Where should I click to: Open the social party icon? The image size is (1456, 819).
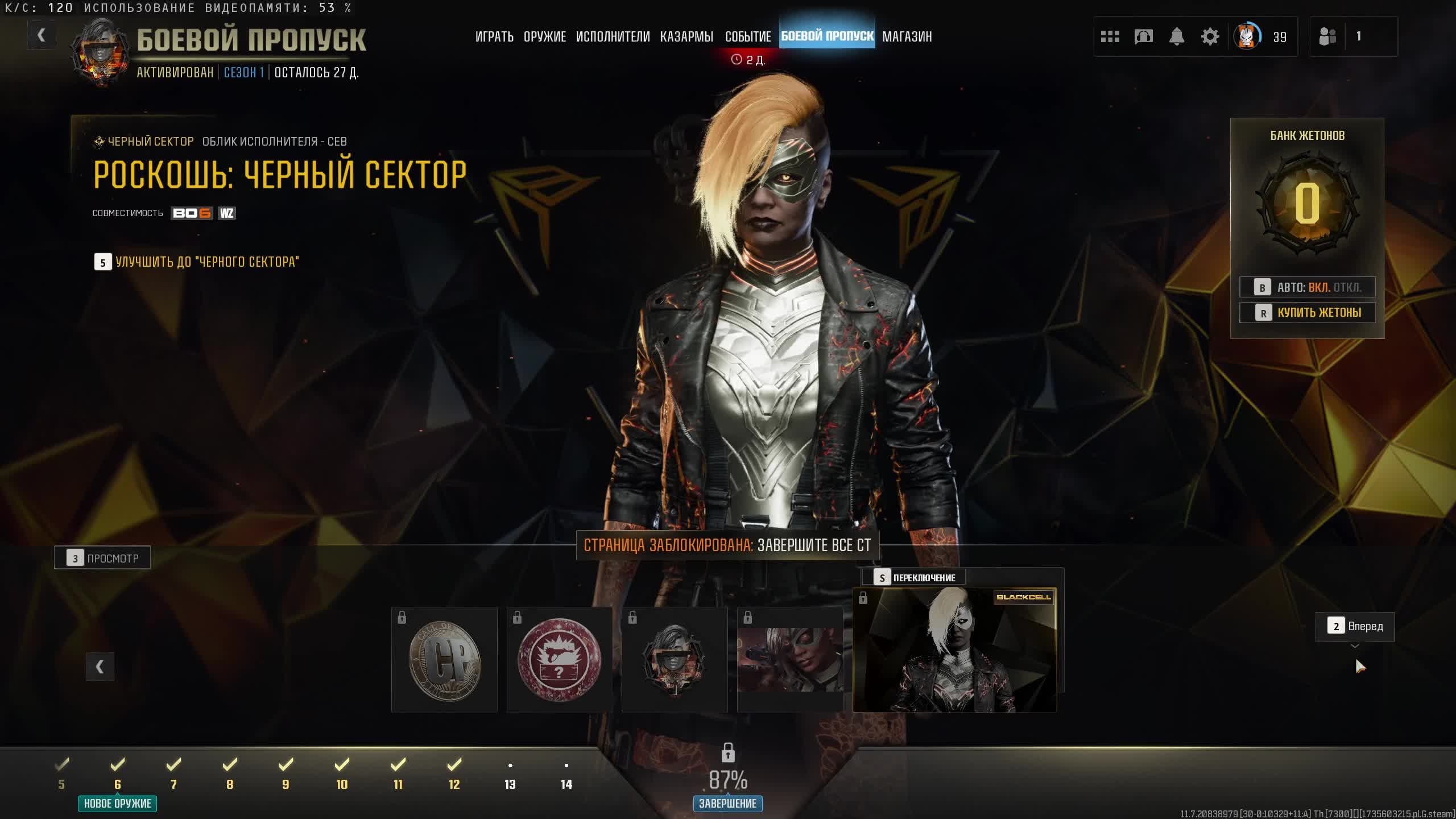click(x=1327, y=37)
